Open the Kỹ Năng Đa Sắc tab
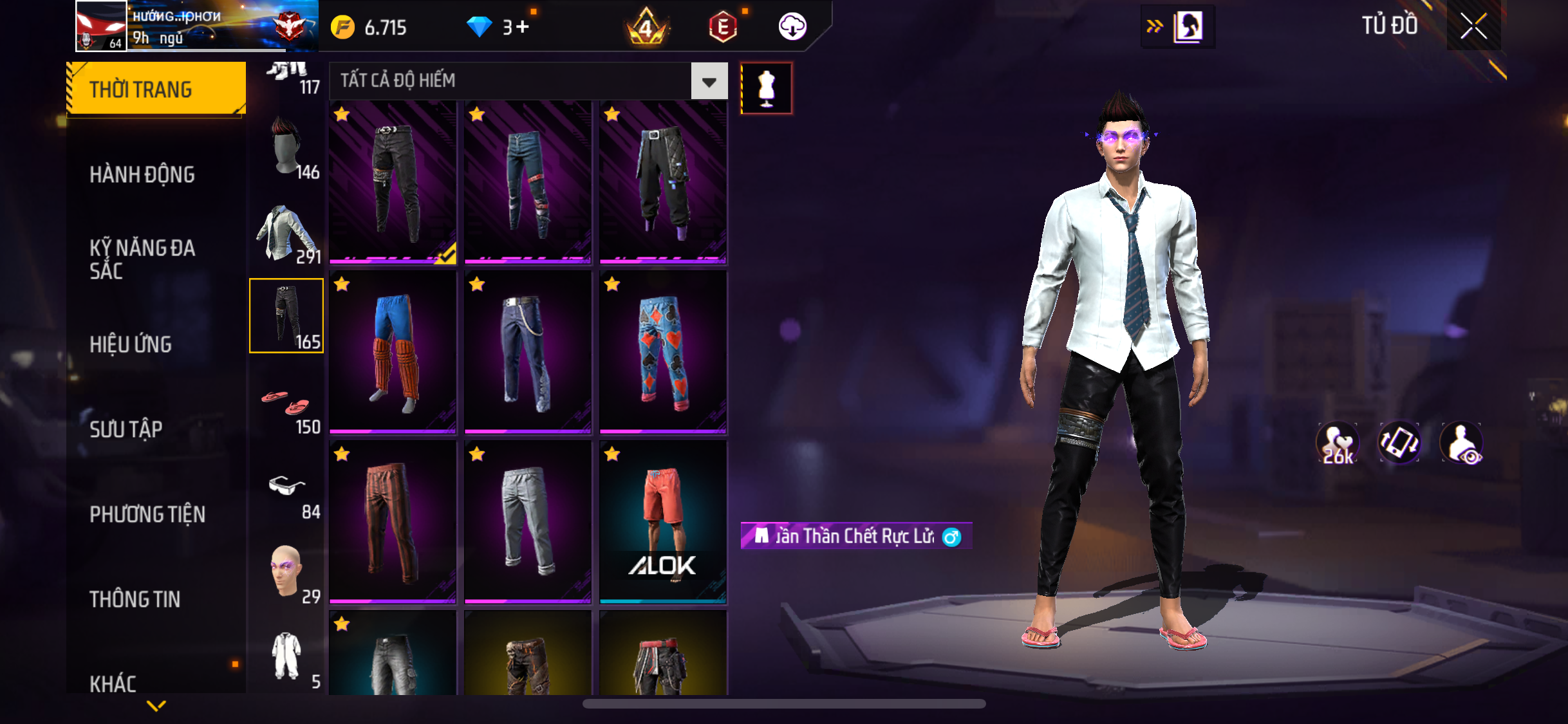 pyautogui.click(x=142, y=259)
